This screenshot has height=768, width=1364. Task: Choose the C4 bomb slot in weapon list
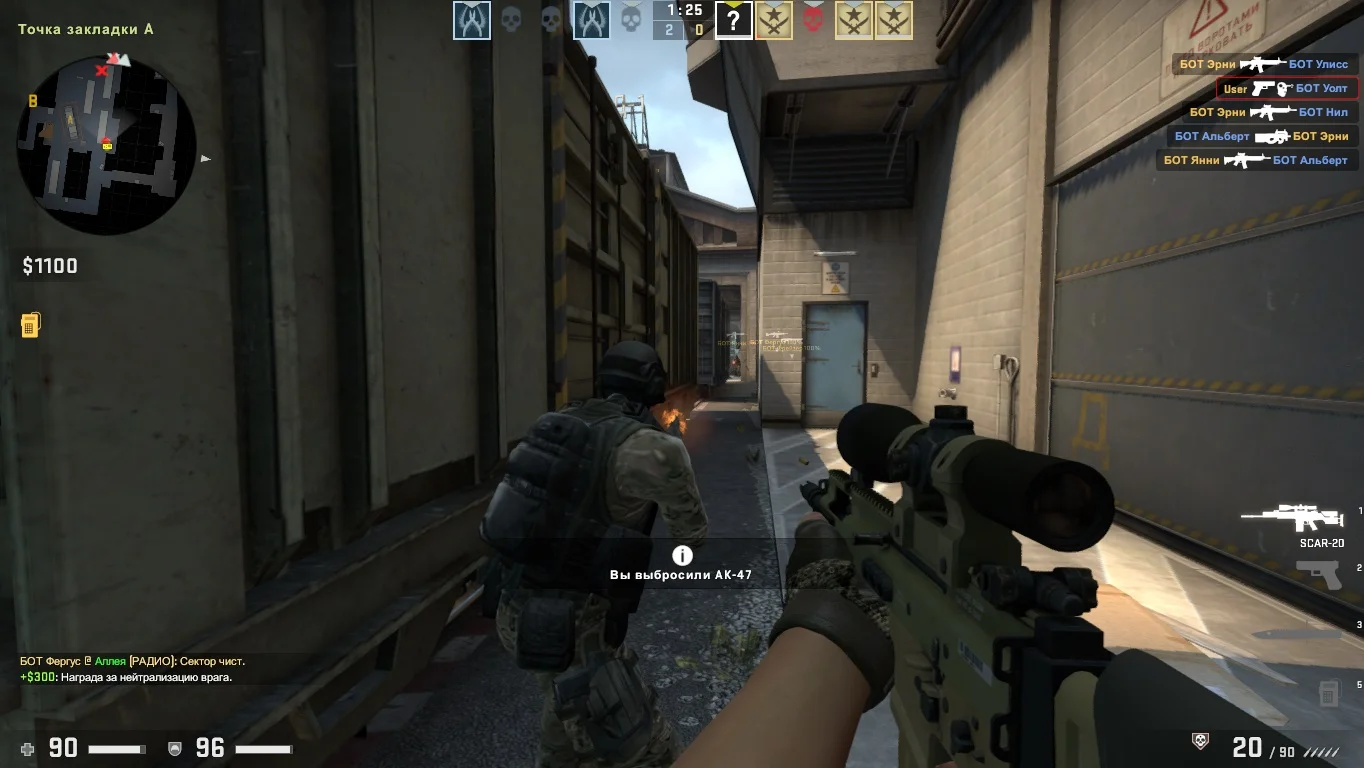pyautogui.click(x=1328, y=692)
